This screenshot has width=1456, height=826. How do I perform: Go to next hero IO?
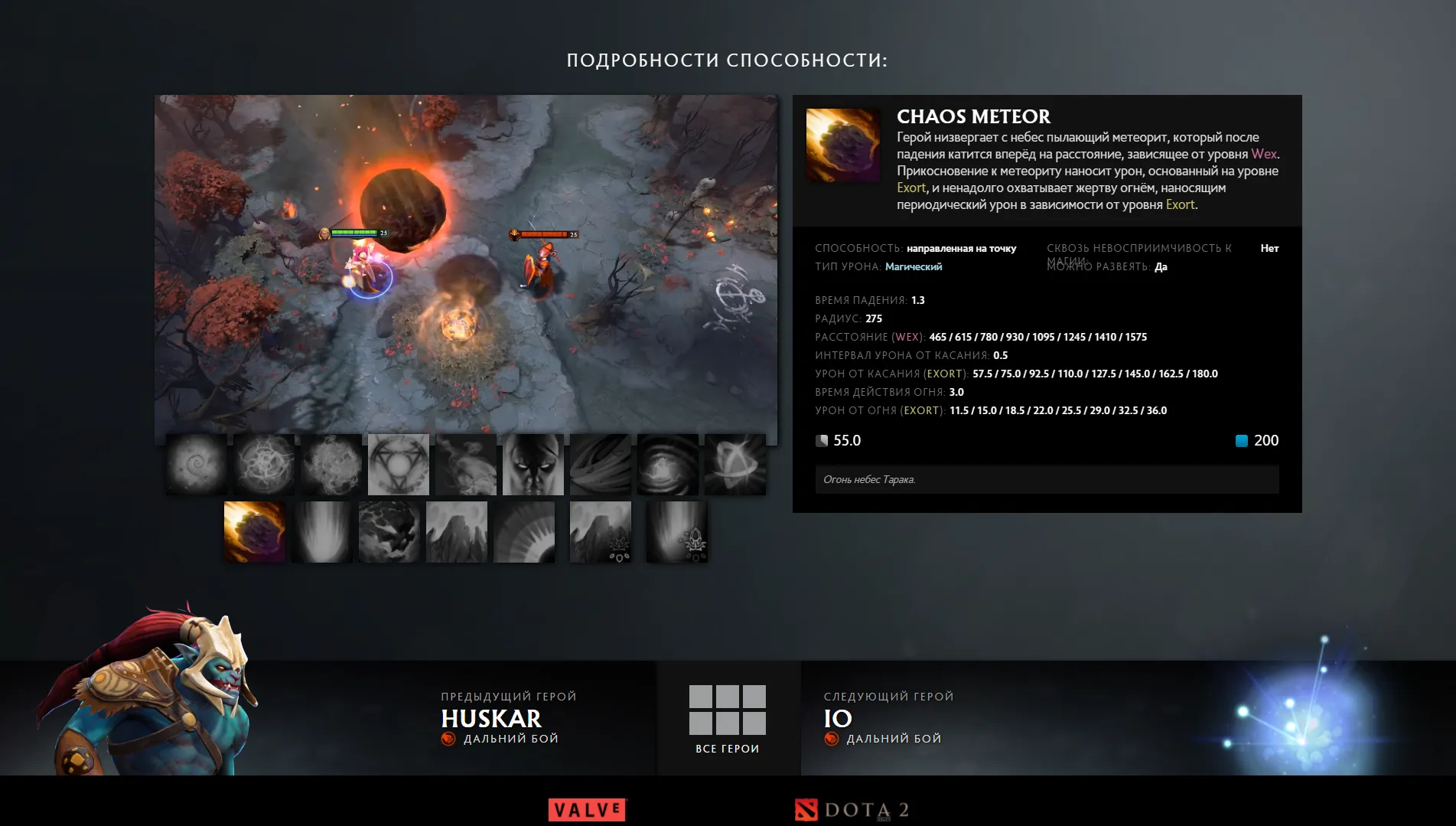pos(839,719)
